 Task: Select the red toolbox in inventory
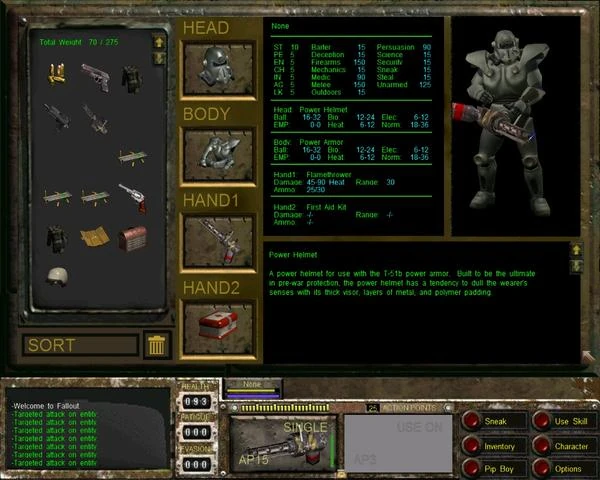tap(132, 238)
